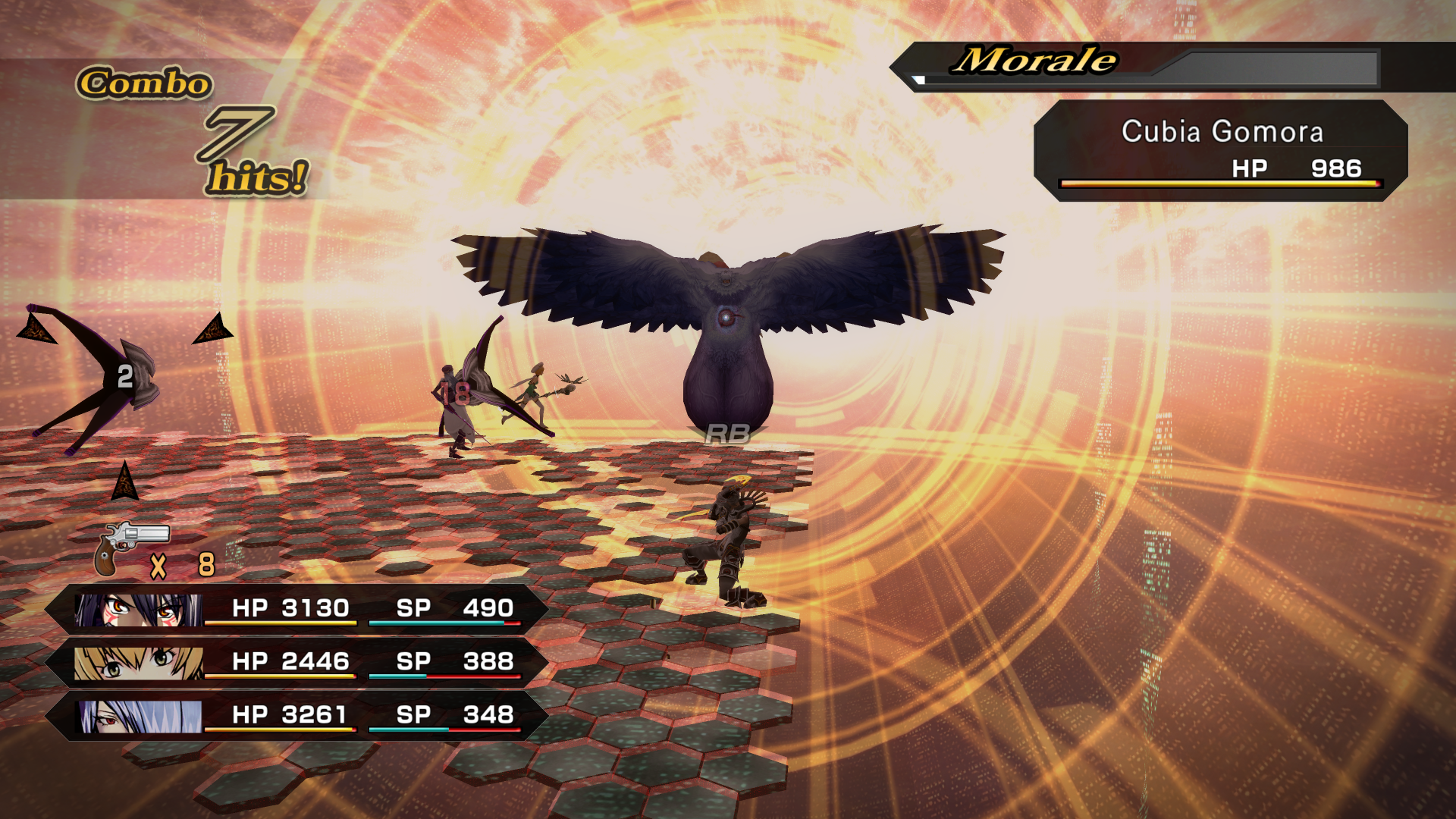Select the blonde party member portrait
Screen dimensions: 1456x819
139,663
